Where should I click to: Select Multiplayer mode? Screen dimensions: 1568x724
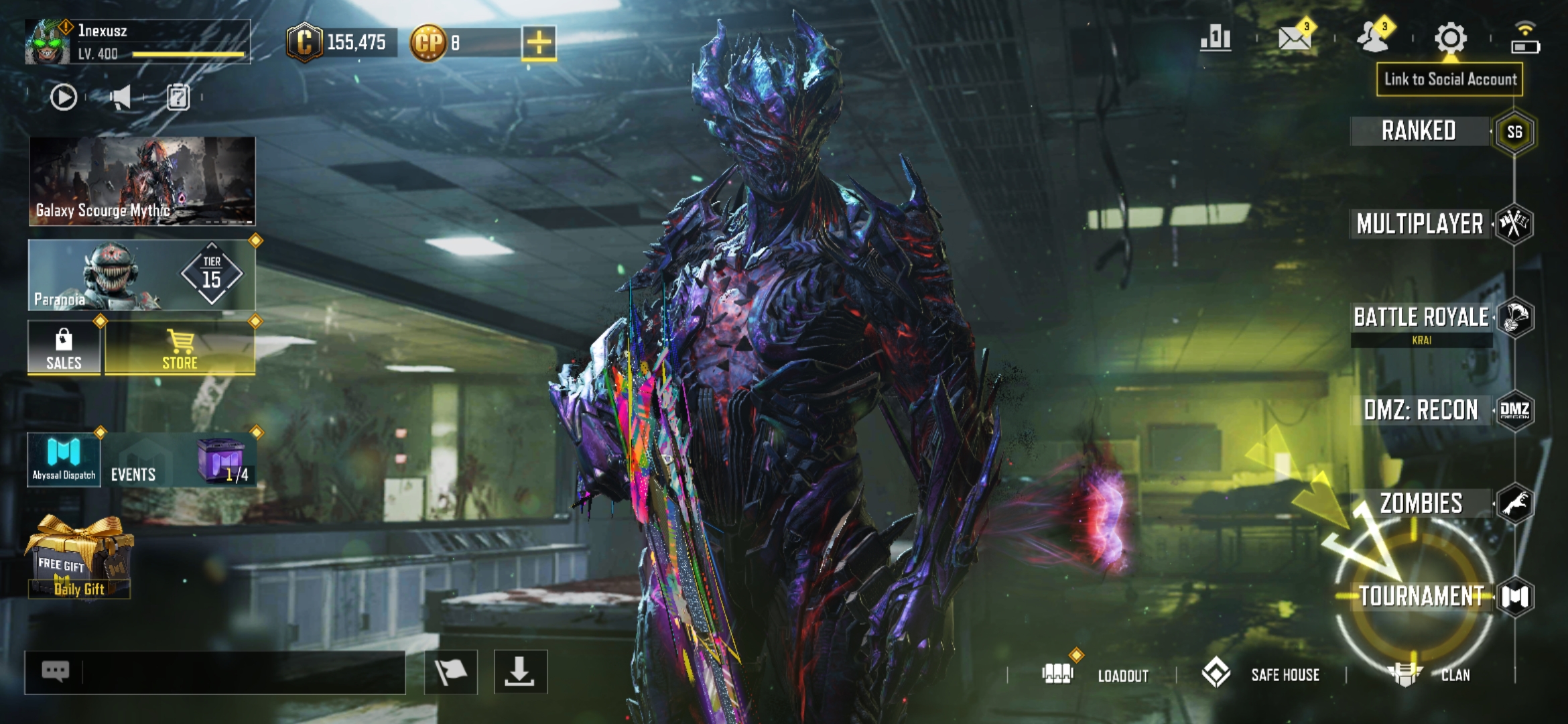click(1421, 224)
